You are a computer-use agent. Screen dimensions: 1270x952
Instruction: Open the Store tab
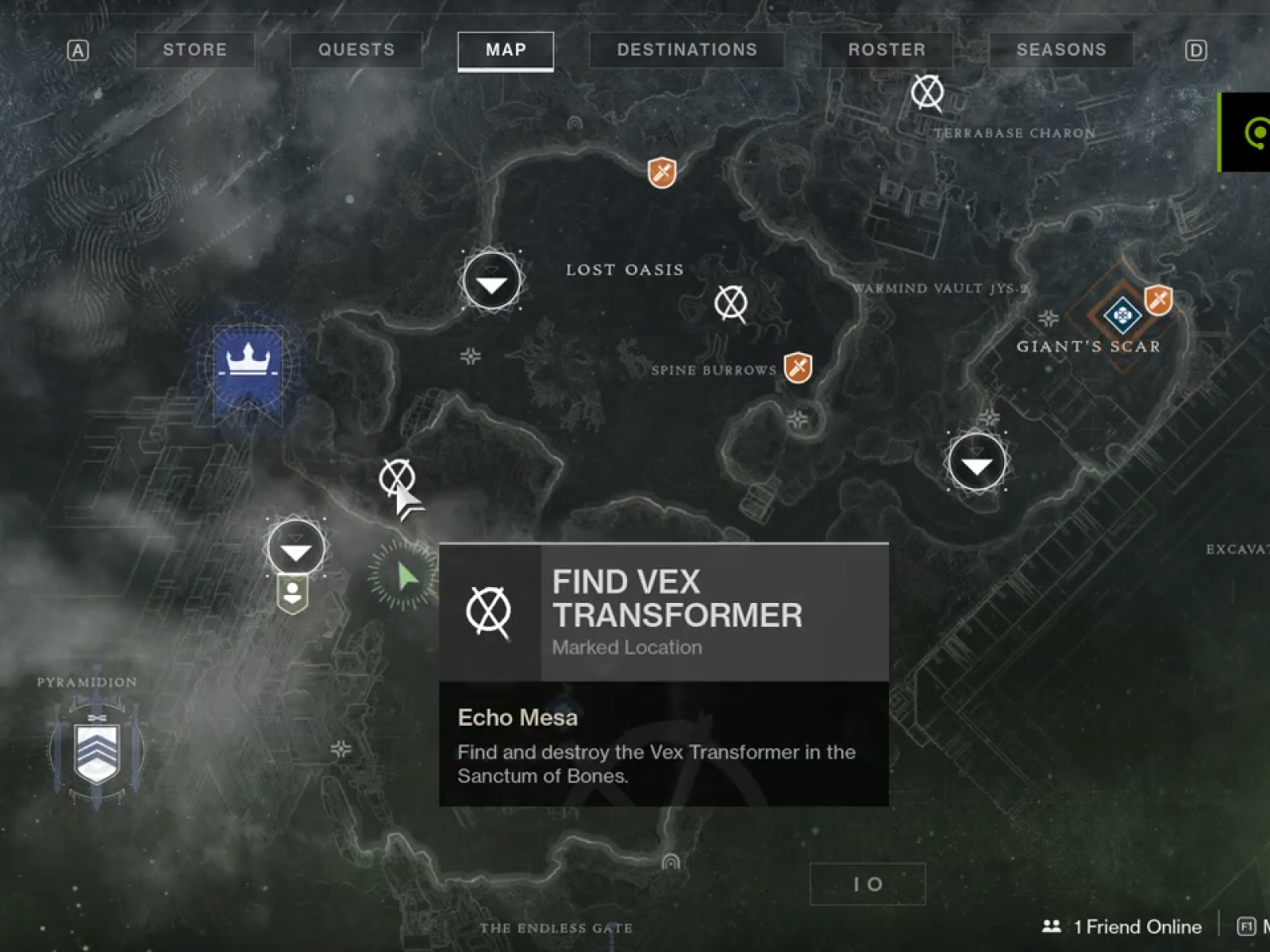[x=195, y=50]
